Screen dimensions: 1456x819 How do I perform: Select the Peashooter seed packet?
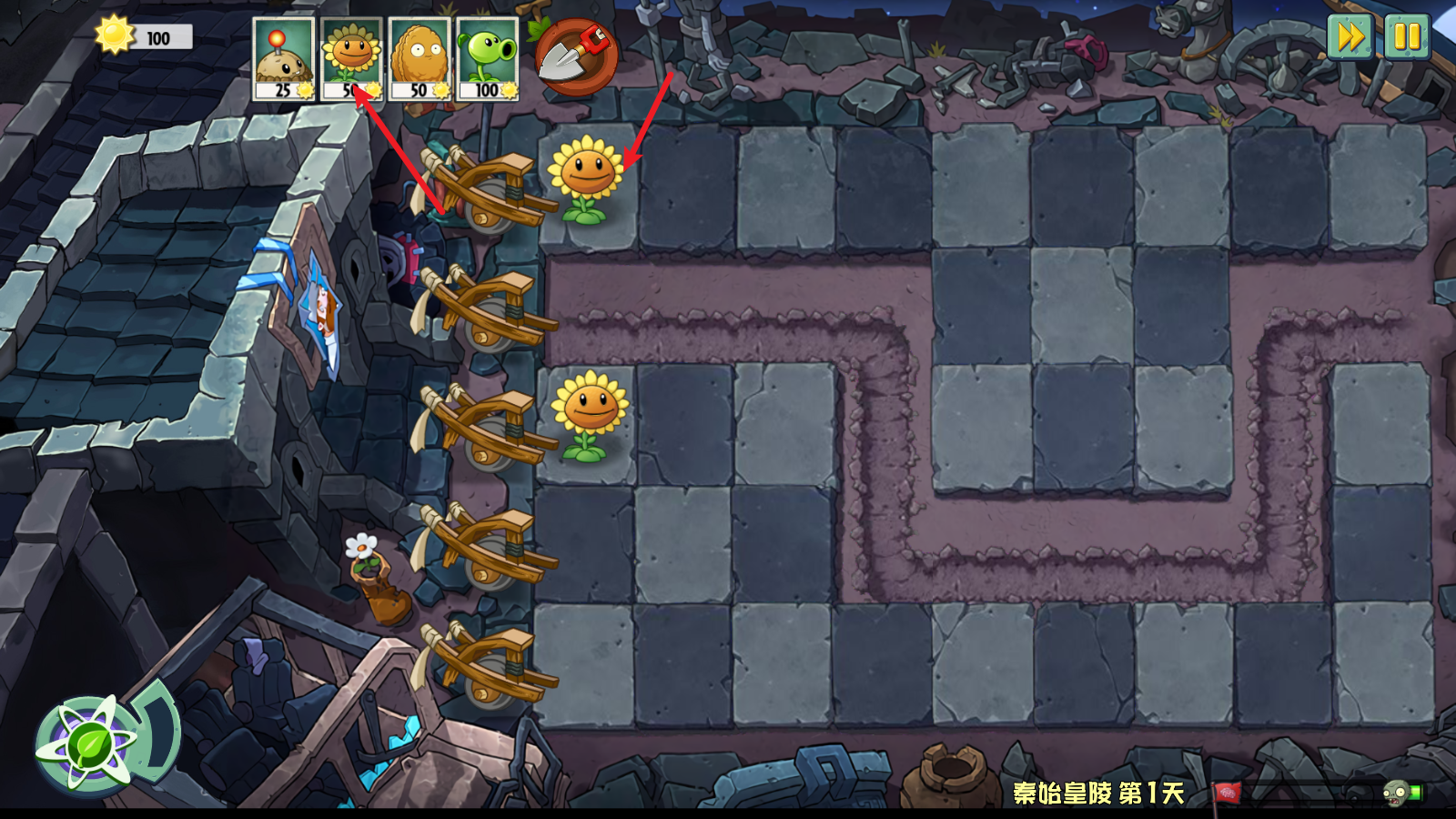(x=487, y=58)
